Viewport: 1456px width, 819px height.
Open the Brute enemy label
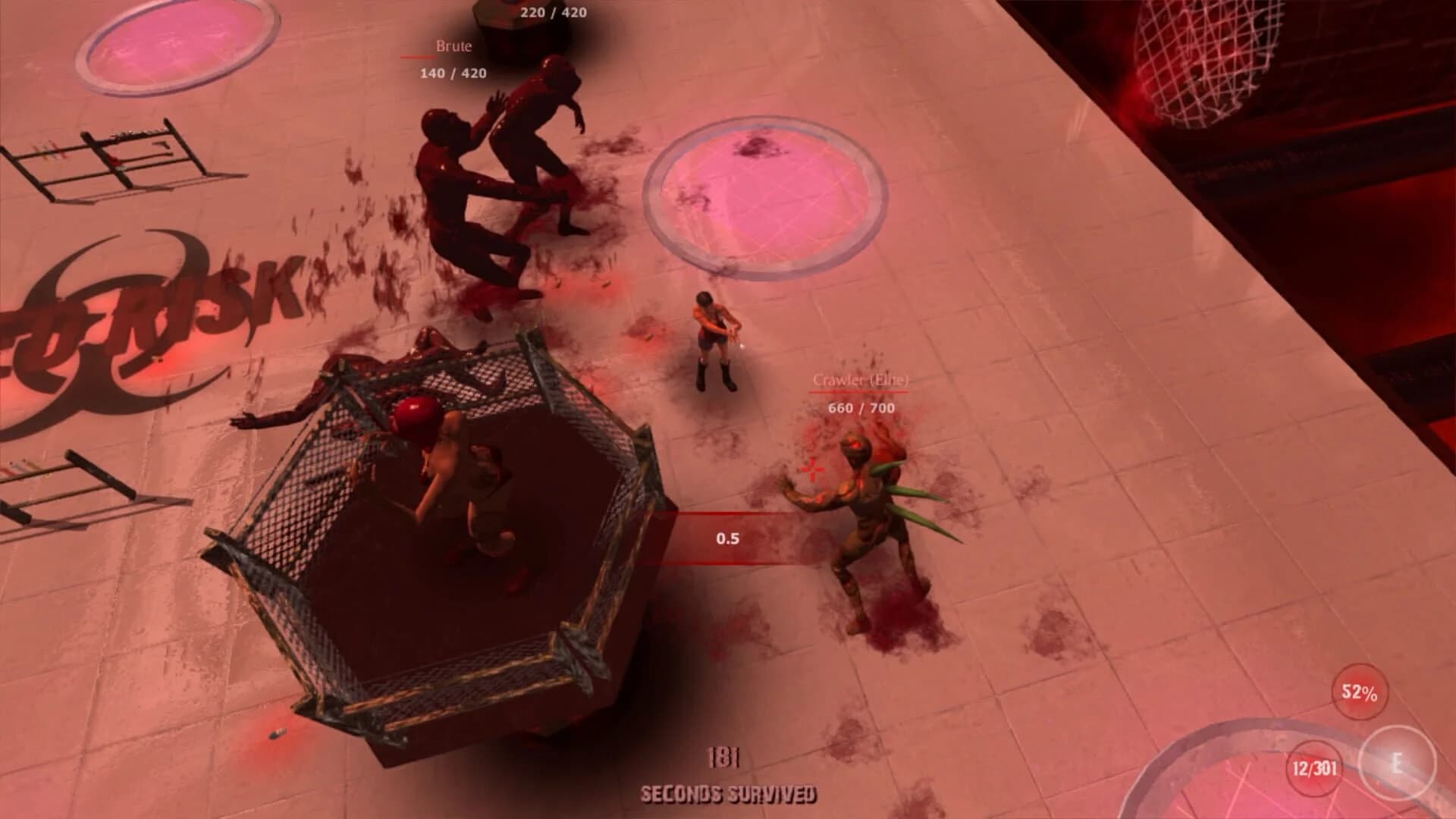[453, 47]
